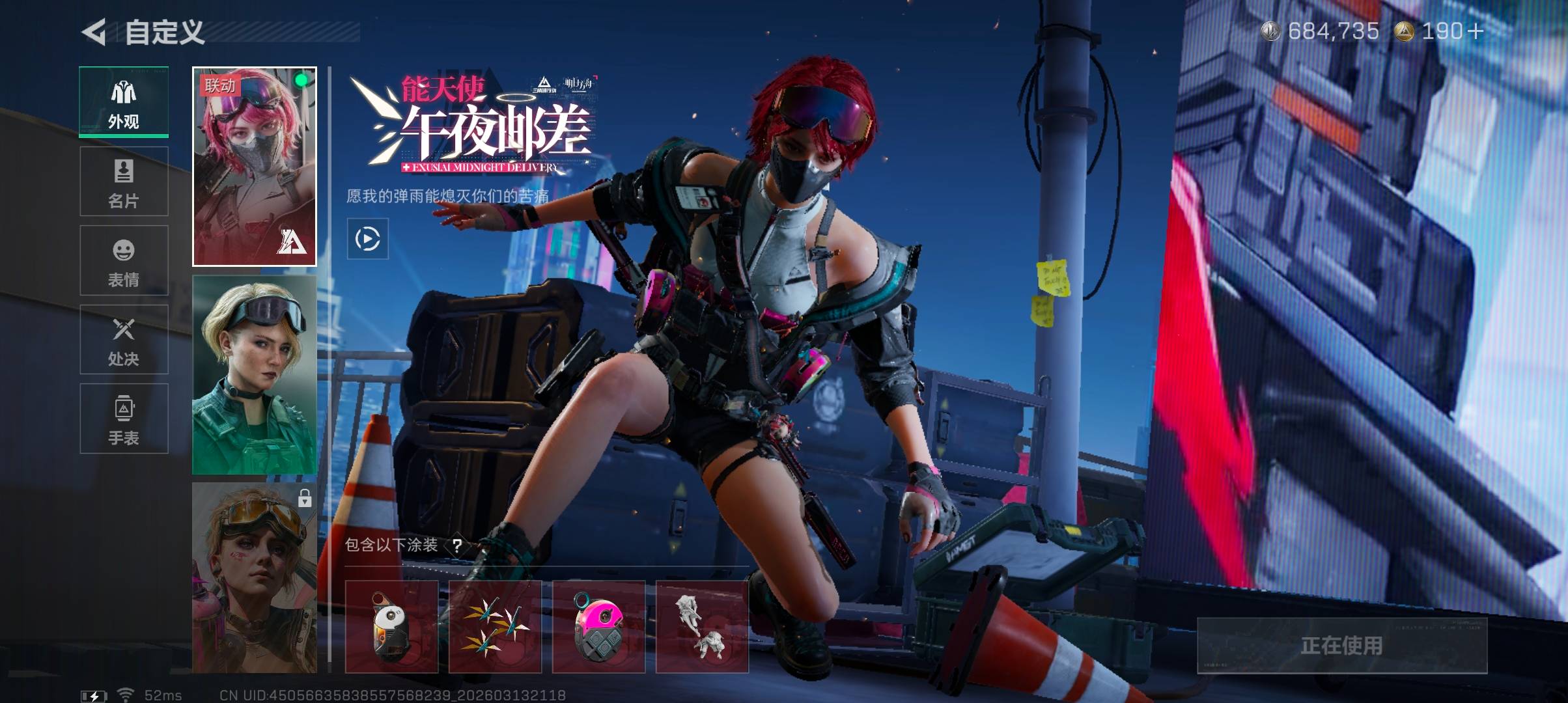This screenshot has height=703, width=1568.
Task: Select the 手表 watch tab
Action: [124, 419]
